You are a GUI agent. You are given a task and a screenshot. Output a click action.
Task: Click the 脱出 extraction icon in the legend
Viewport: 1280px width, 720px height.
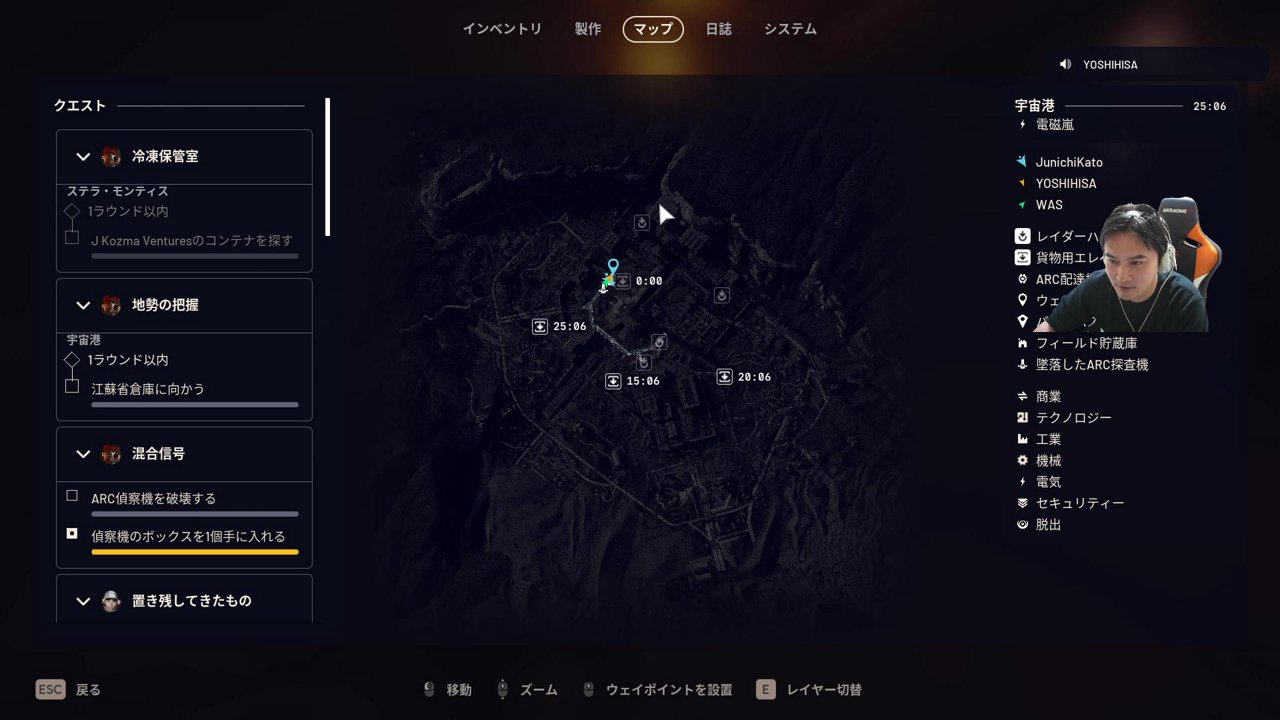[1022, 524]
